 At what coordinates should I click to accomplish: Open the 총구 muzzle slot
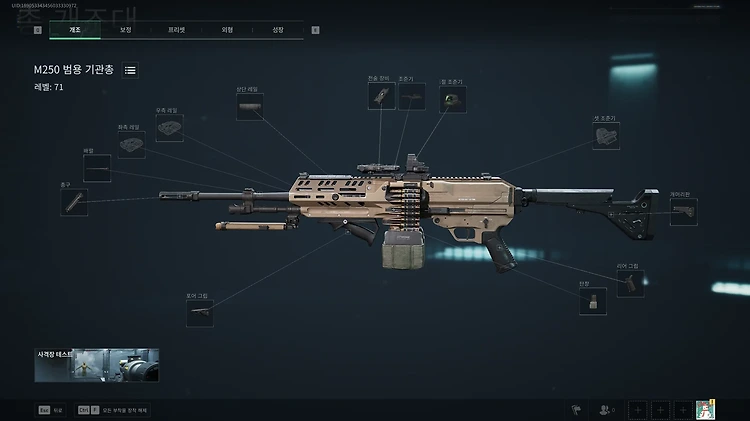tap(74, 202)
